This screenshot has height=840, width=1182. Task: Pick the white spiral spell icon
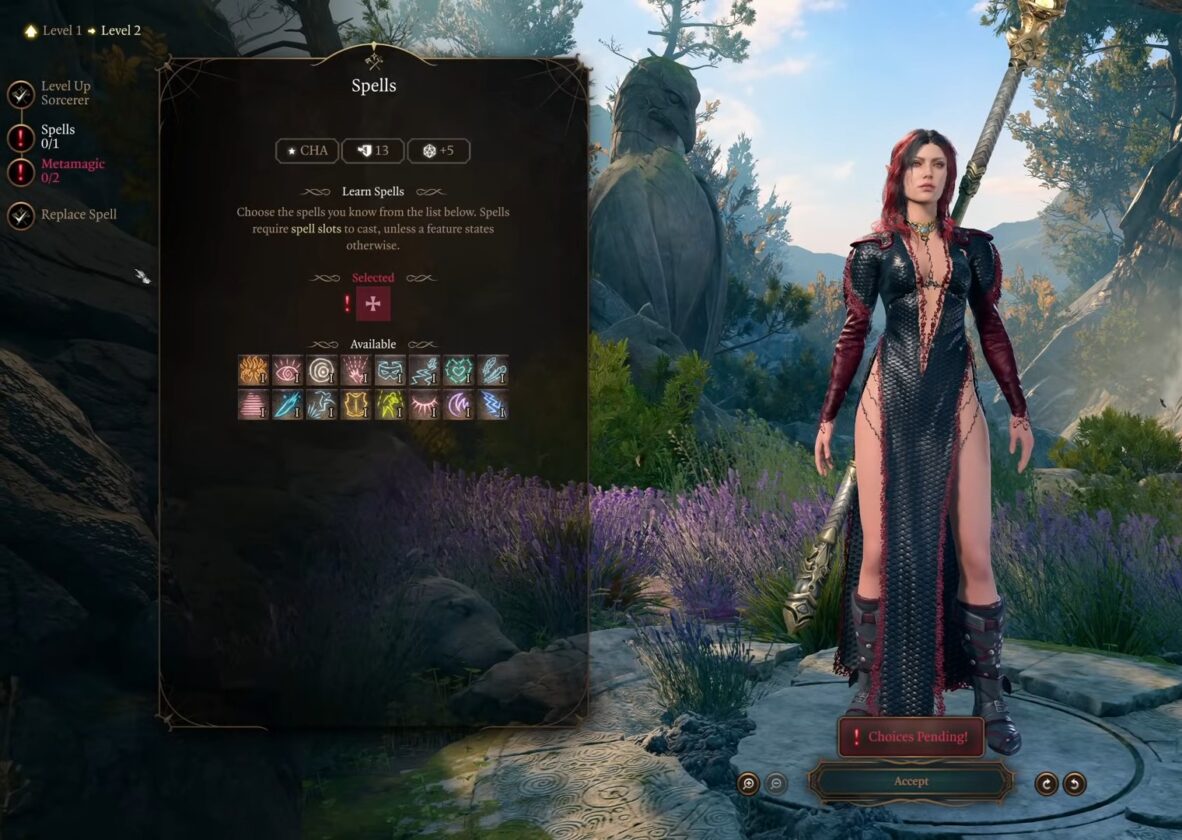pyautogui.click(x=322, y=371)
